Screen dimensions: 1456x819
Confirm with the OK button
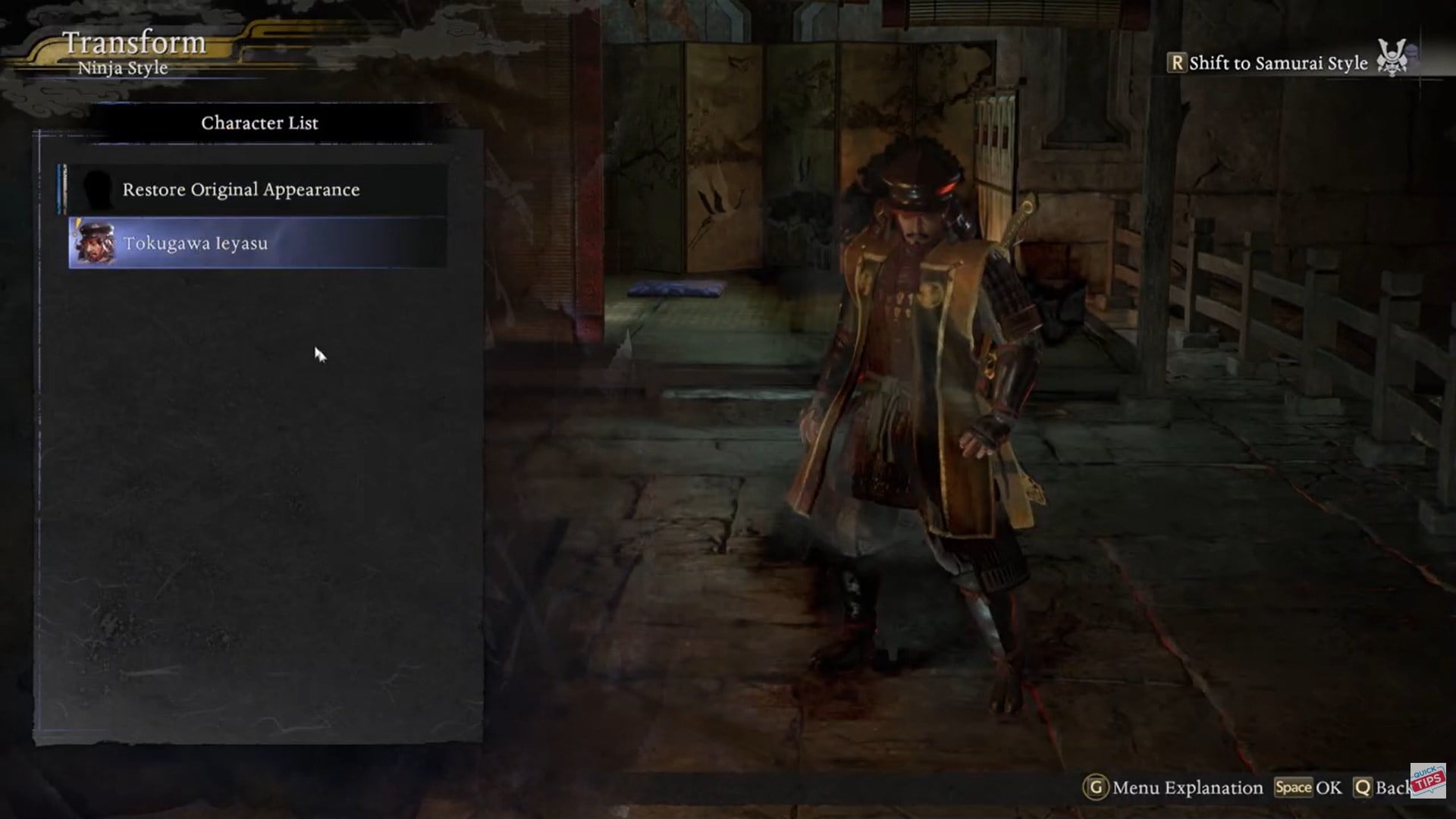[x=1308, y=788]
